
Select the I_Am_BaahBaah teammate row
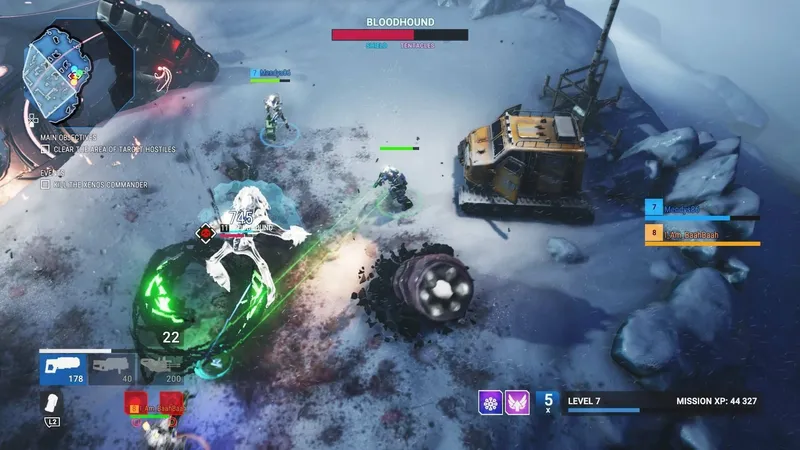(702, 234)
